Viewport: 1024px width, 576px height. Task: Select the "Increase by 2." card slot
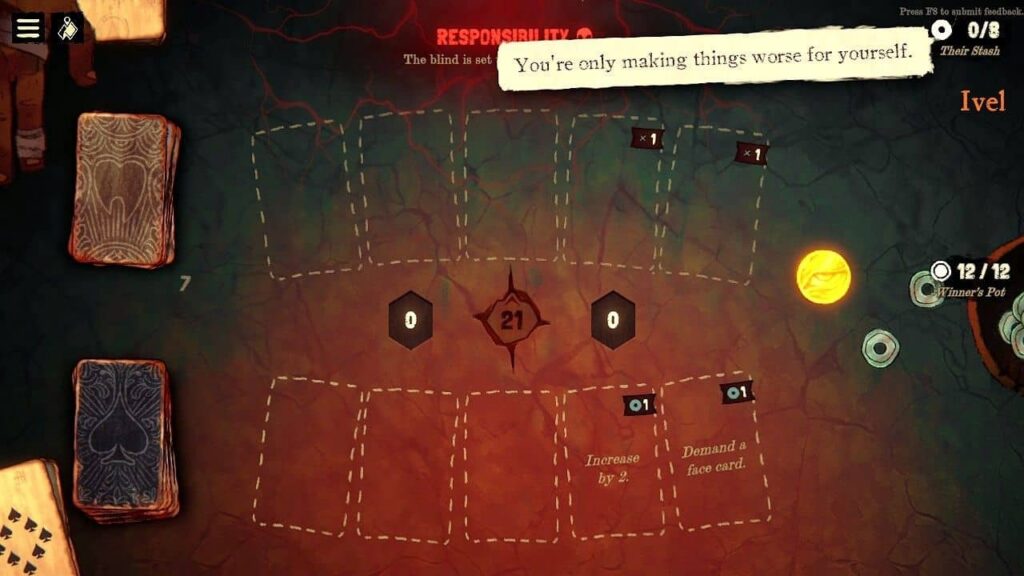click(x=612, y=464)
